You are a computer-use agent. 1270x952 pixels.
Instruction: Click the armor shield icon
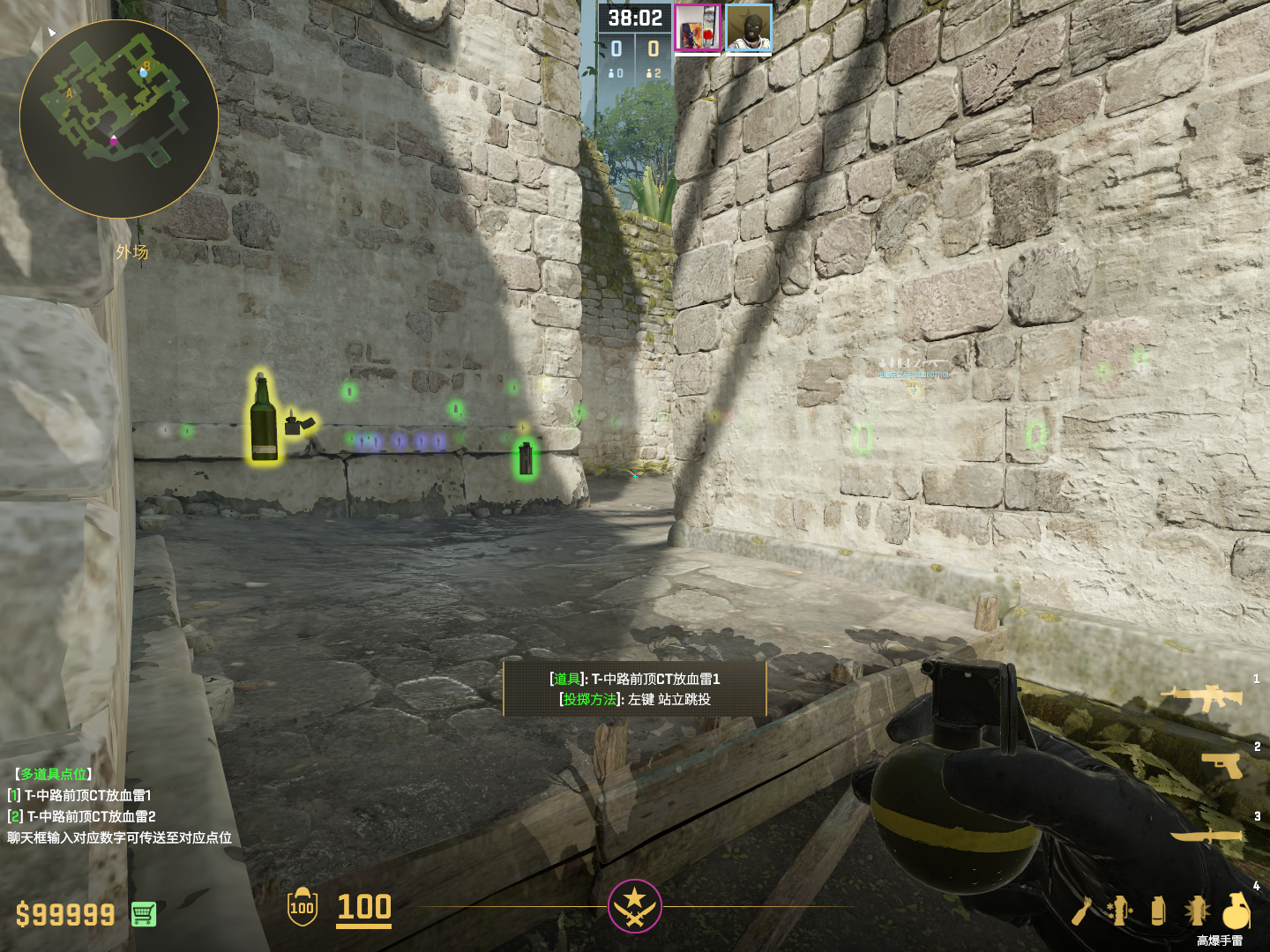point(303,907)
